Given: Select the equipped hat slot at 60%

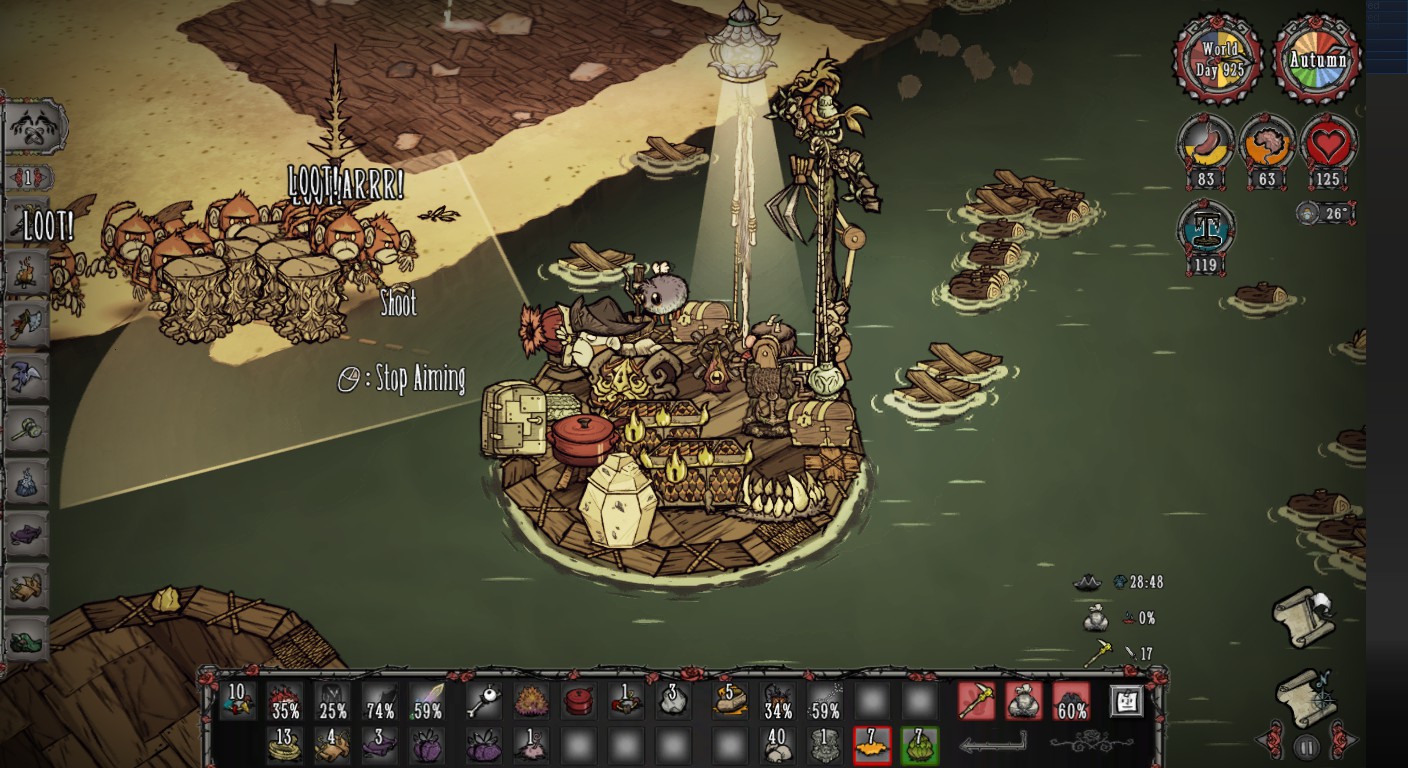Looking at the screenshot, I should tap(1071, 701).
